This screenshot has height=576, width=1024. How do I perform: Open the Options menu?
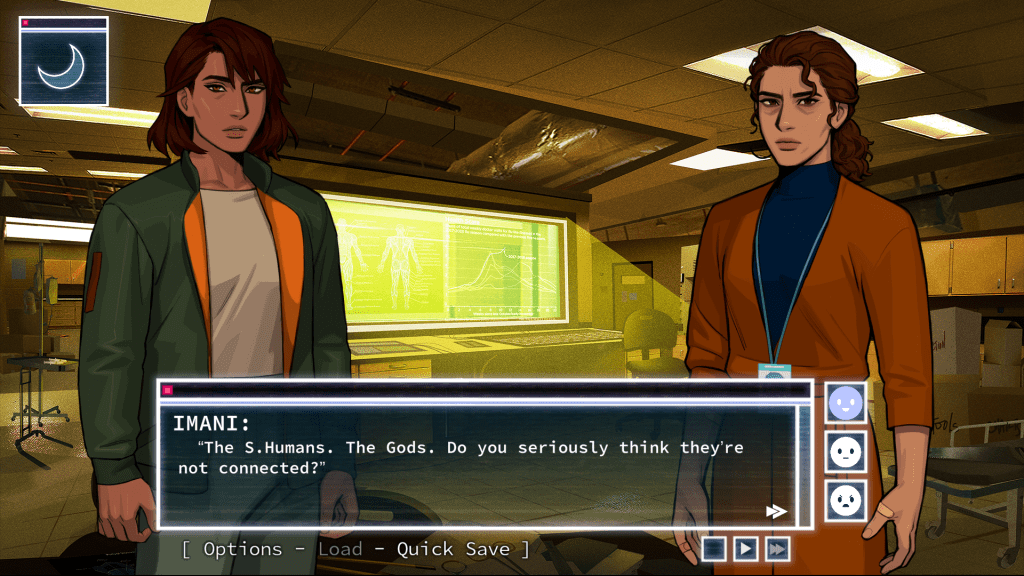[242, 549]
